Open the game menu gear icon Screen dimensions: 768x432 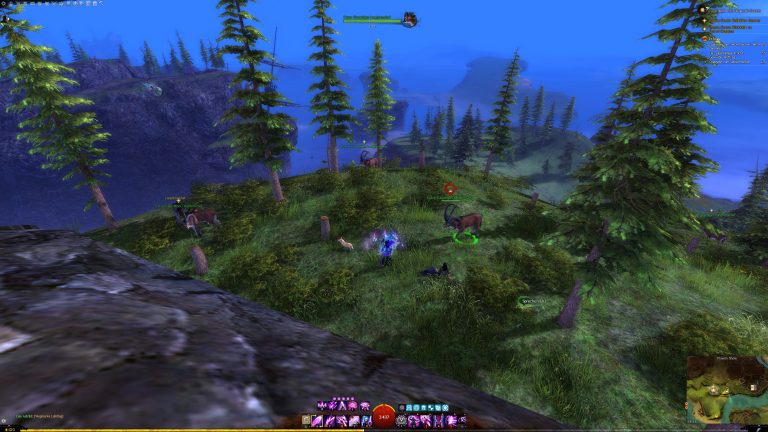(x=4, y=3)
